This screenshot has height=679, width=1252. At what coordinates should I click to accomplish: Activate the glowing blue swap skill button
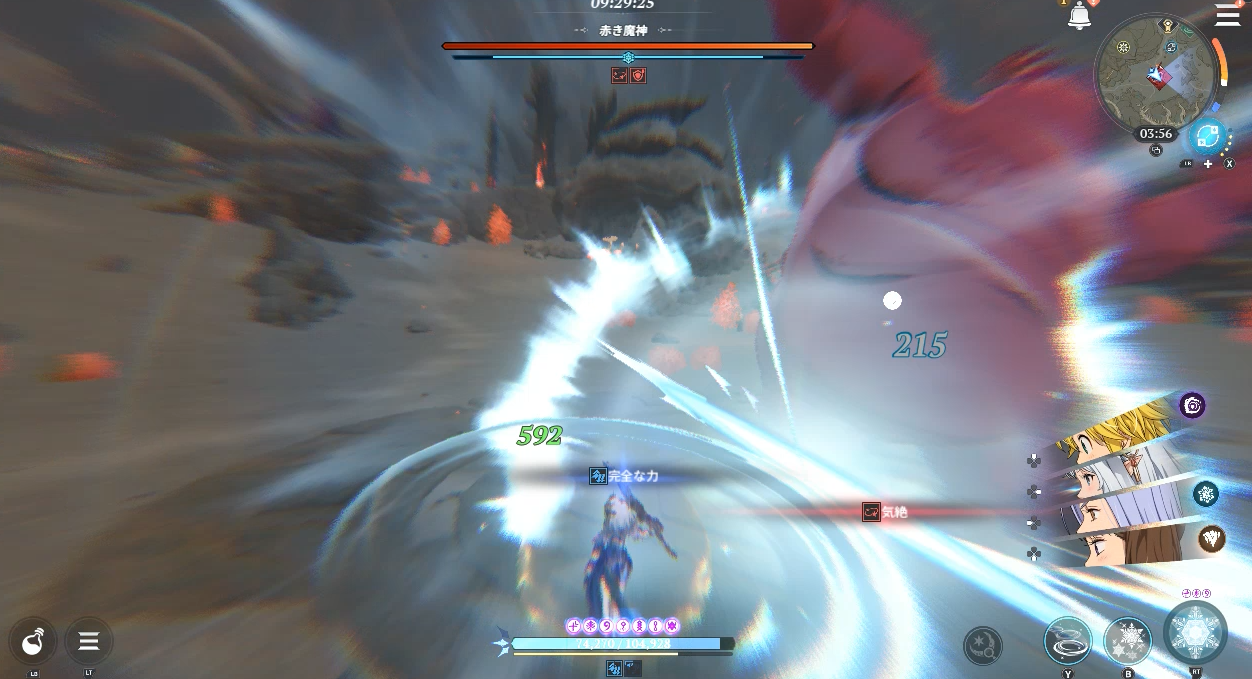click(1208, 135)
